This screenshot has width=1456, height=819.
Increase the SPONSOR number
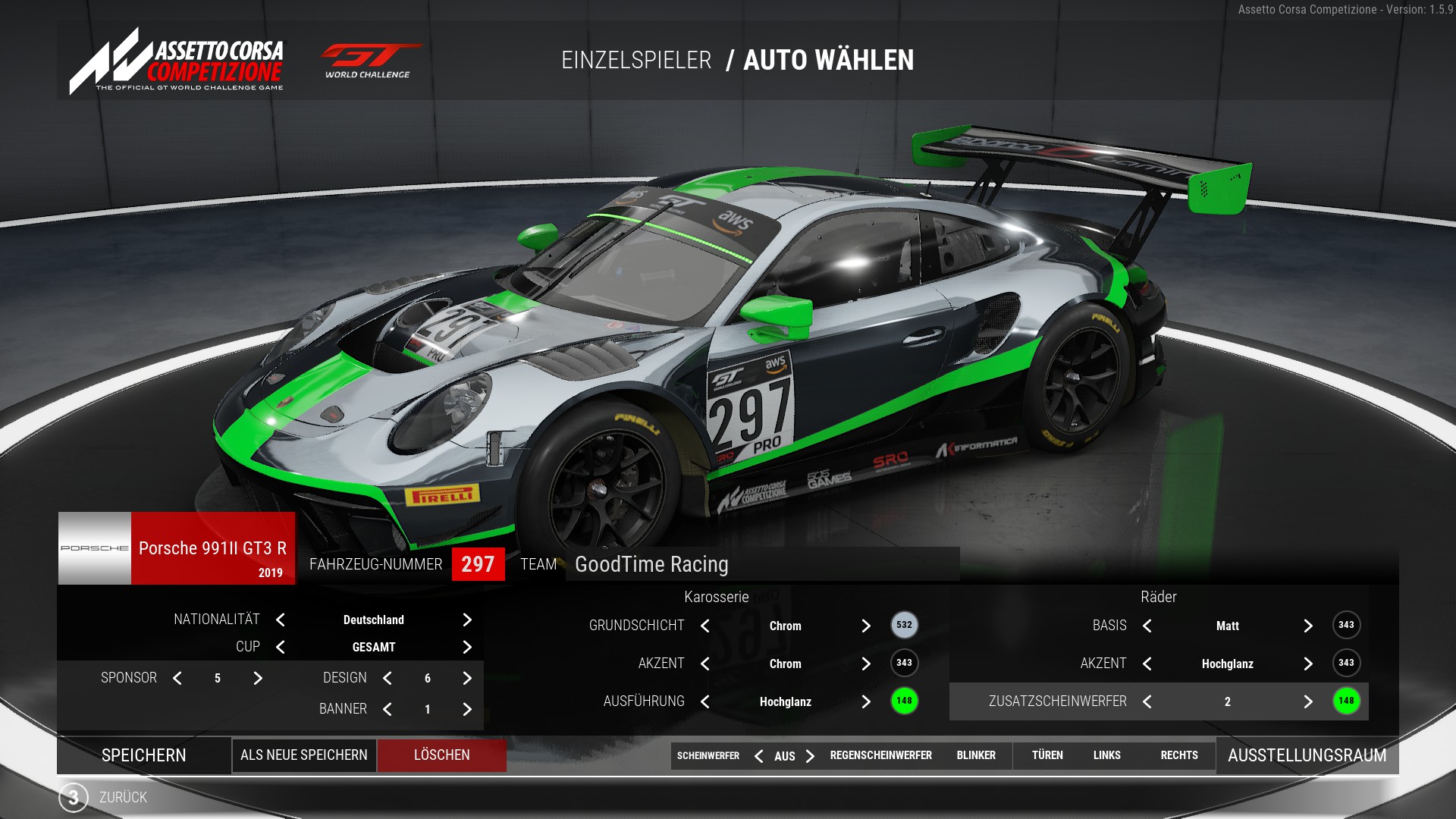(258, 678)
